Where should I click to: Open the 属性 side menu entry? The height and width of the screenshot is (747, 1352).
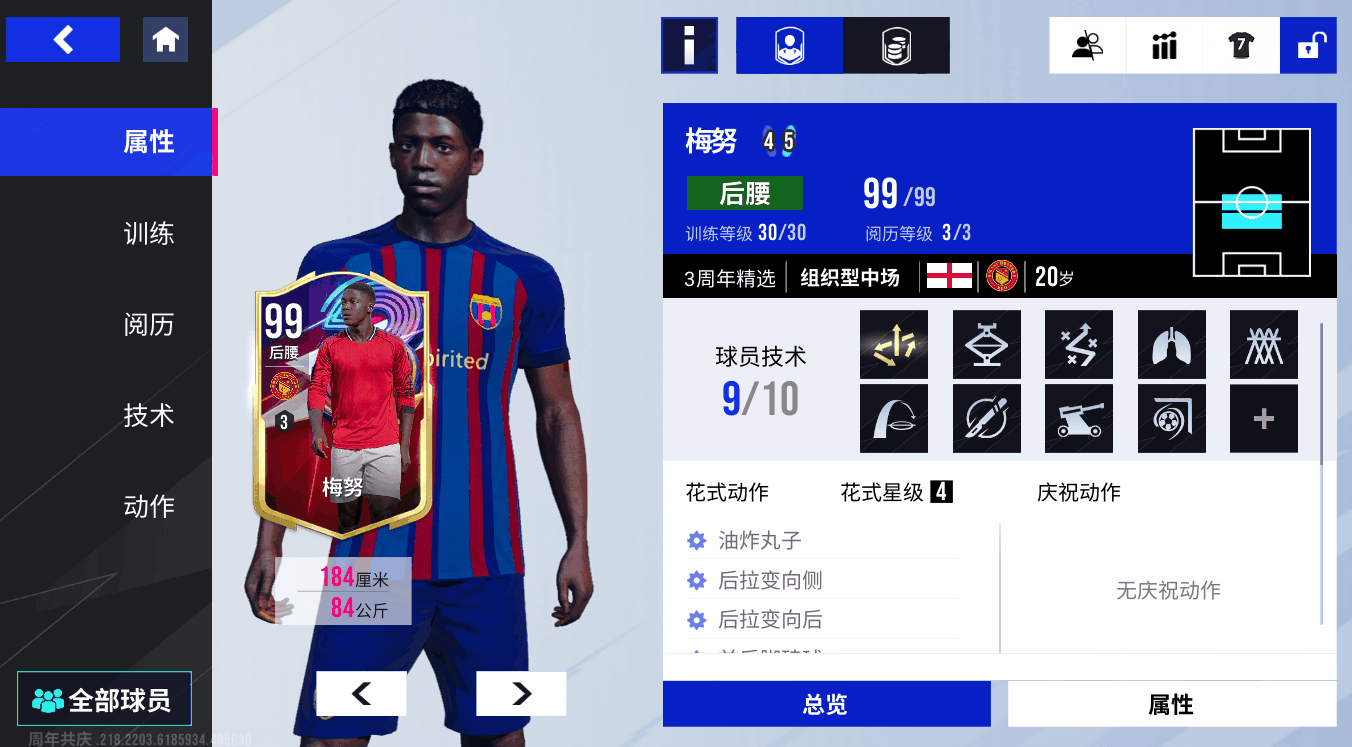[148, 142]
